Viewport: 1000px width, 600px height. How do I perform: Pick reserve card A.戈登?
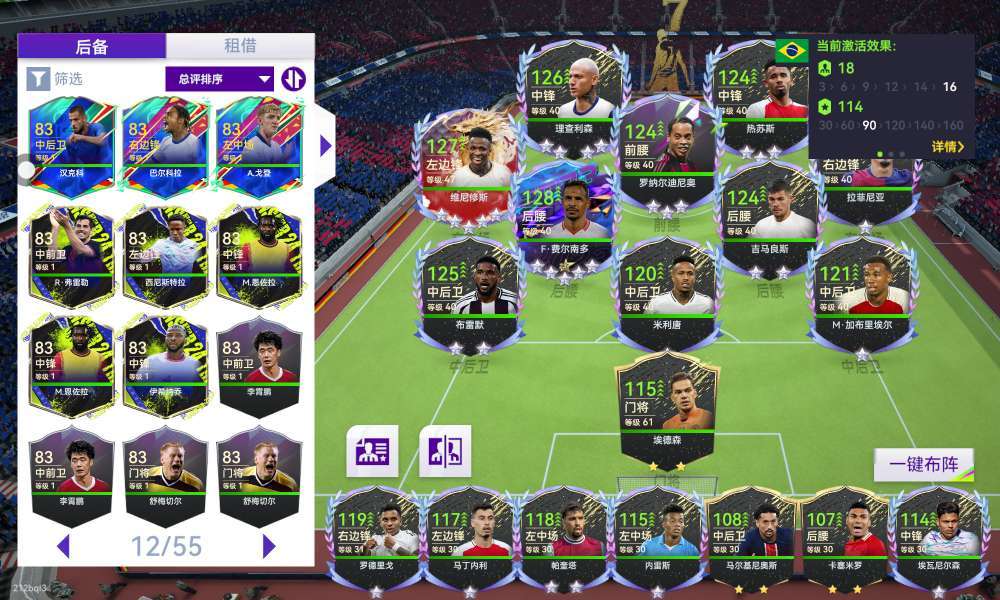258,141
